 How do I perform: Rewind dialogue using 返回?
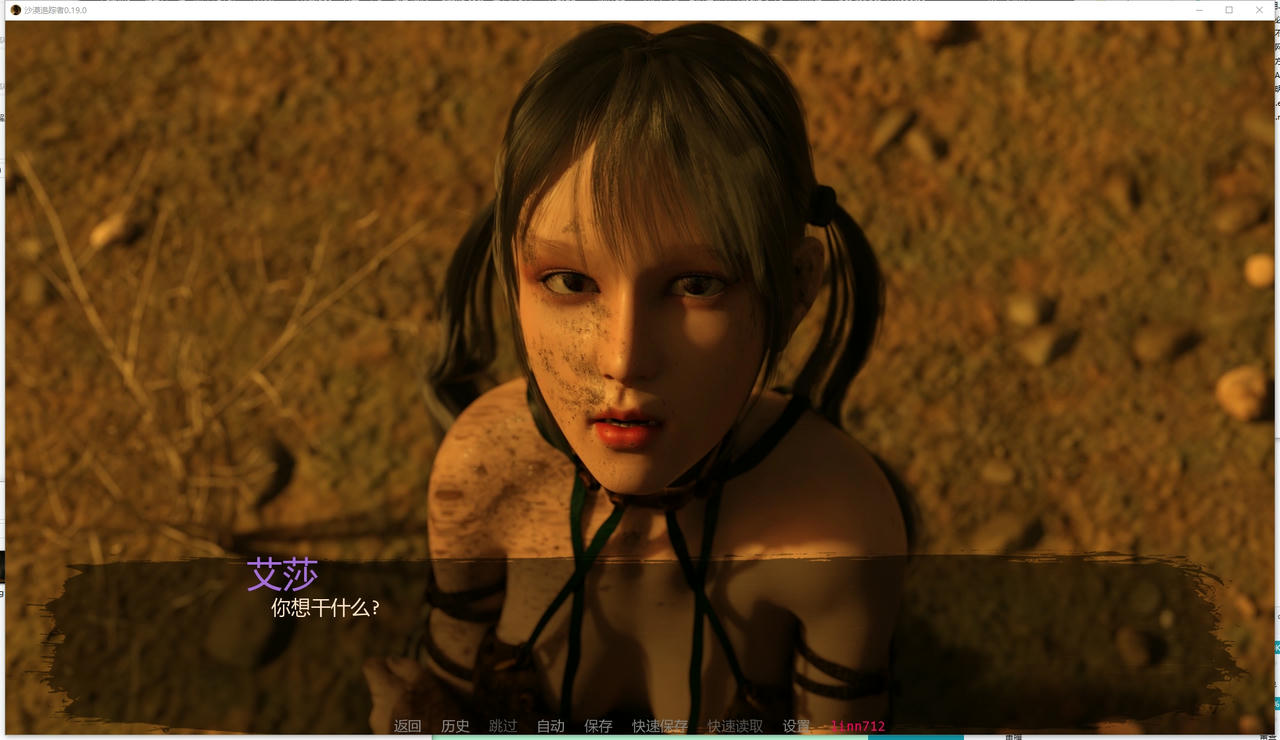pos(408,726)
